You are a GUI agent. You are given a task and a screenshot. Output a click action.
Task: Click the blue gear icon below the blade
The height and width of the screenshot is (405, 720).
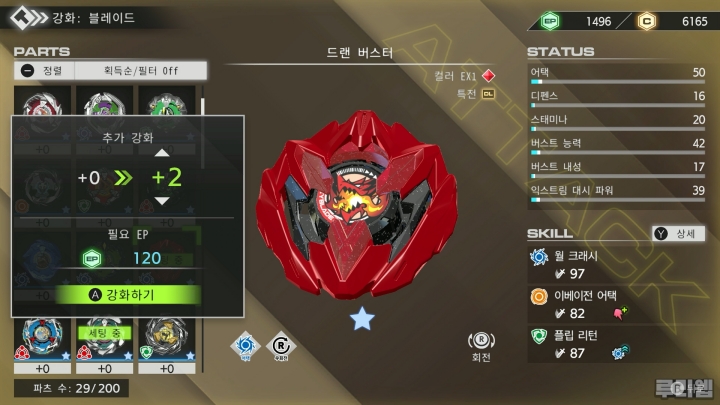pos(244,346)
